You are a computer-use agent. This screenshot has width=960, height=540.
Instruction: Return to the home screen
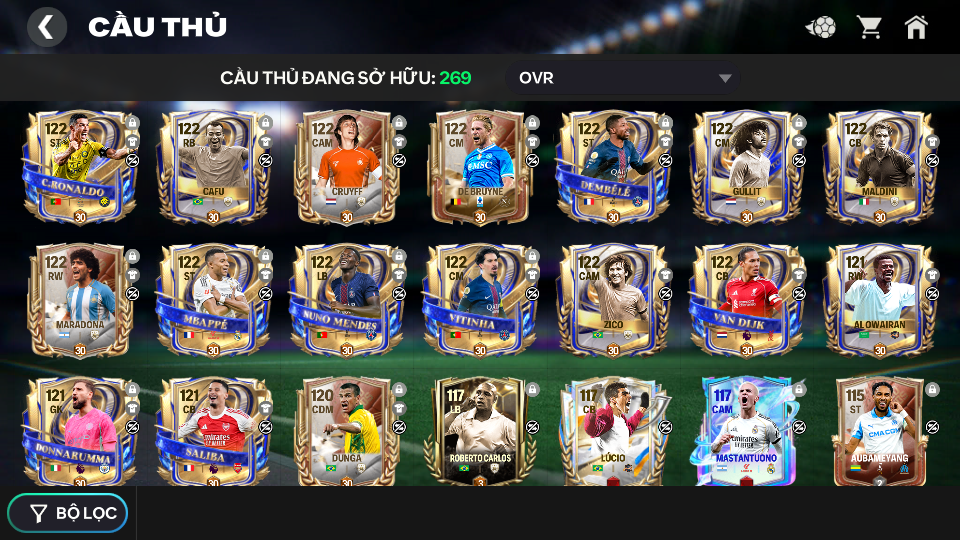(x=916, y=27)
